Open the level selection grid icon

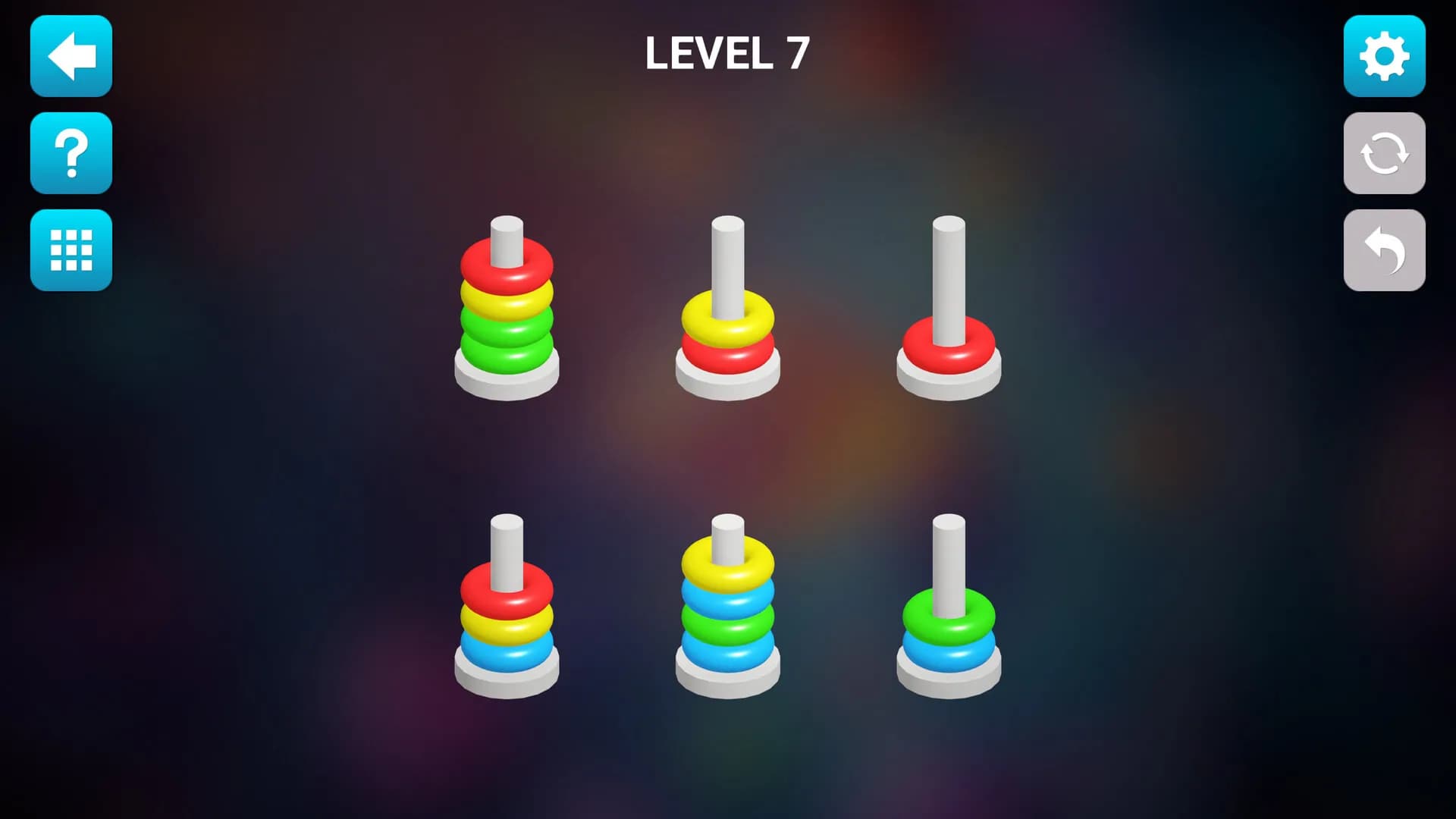pos(71,250)
